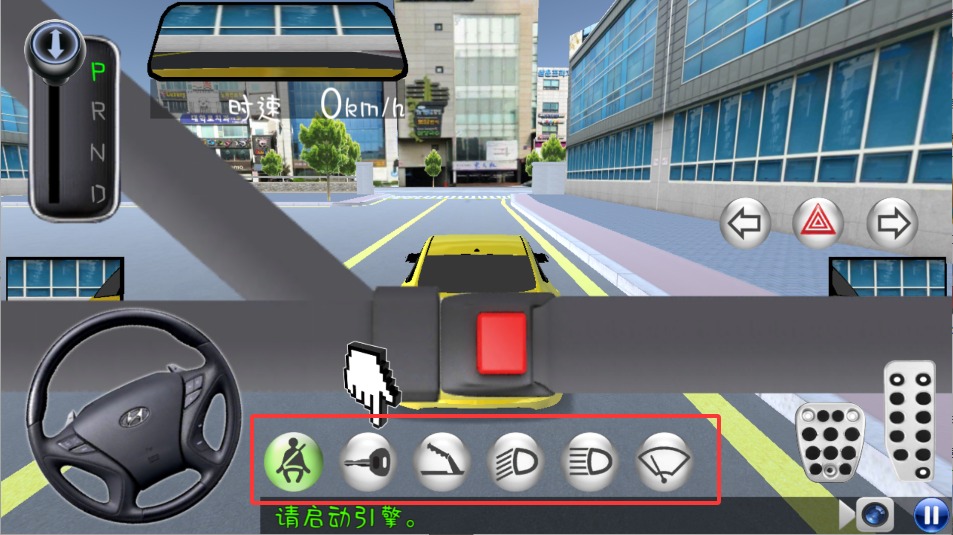Image resolution: width=953 pixels, height=535 pixels.
Task: Signal left with the left arrow
Action: point(746,223)
